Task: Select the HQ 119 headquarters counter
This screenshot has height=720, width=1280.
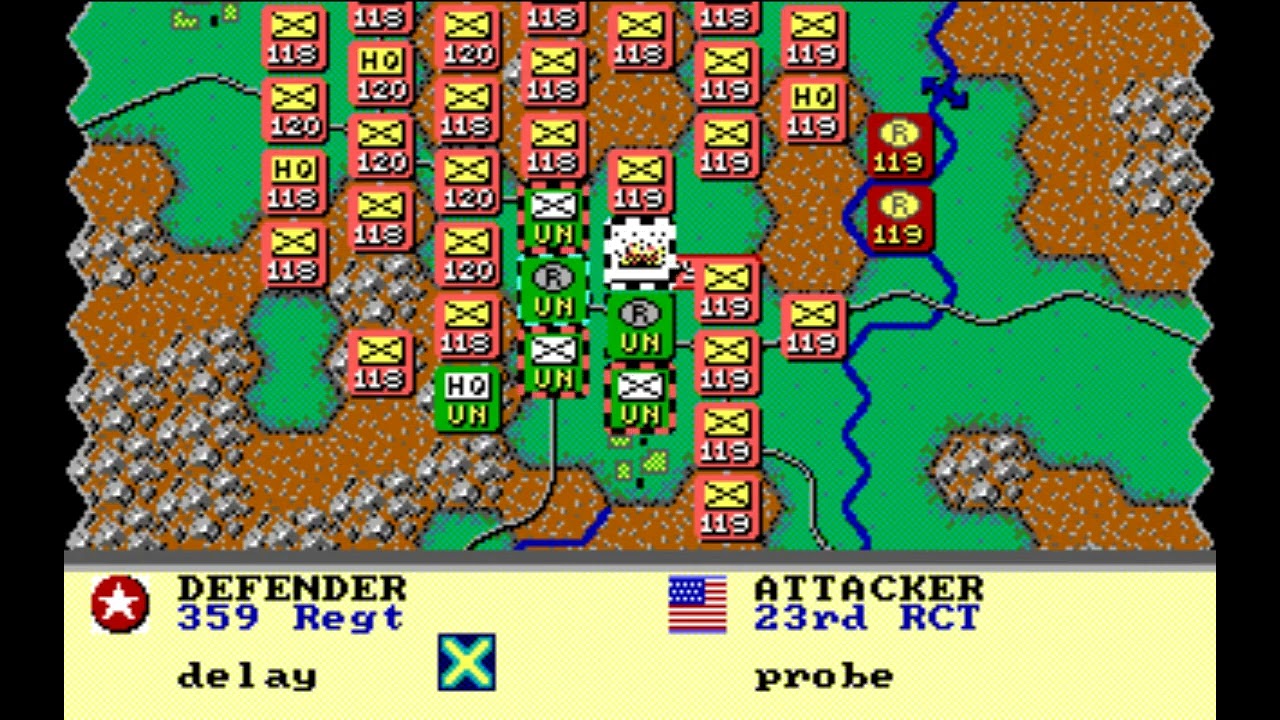Action: [815, 110]
